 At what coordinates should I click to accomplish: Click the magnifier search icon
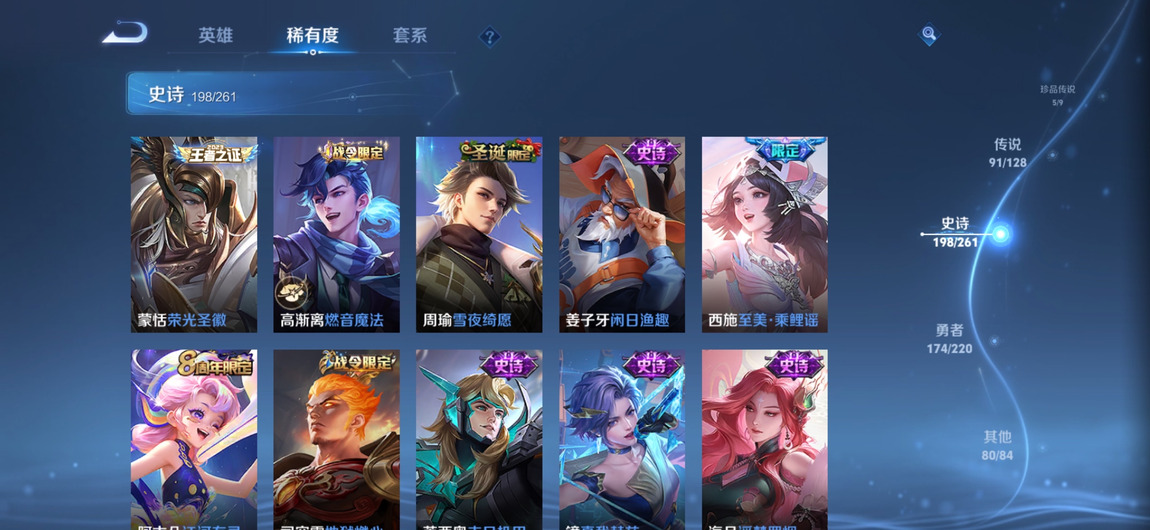[x=929, y=35]
